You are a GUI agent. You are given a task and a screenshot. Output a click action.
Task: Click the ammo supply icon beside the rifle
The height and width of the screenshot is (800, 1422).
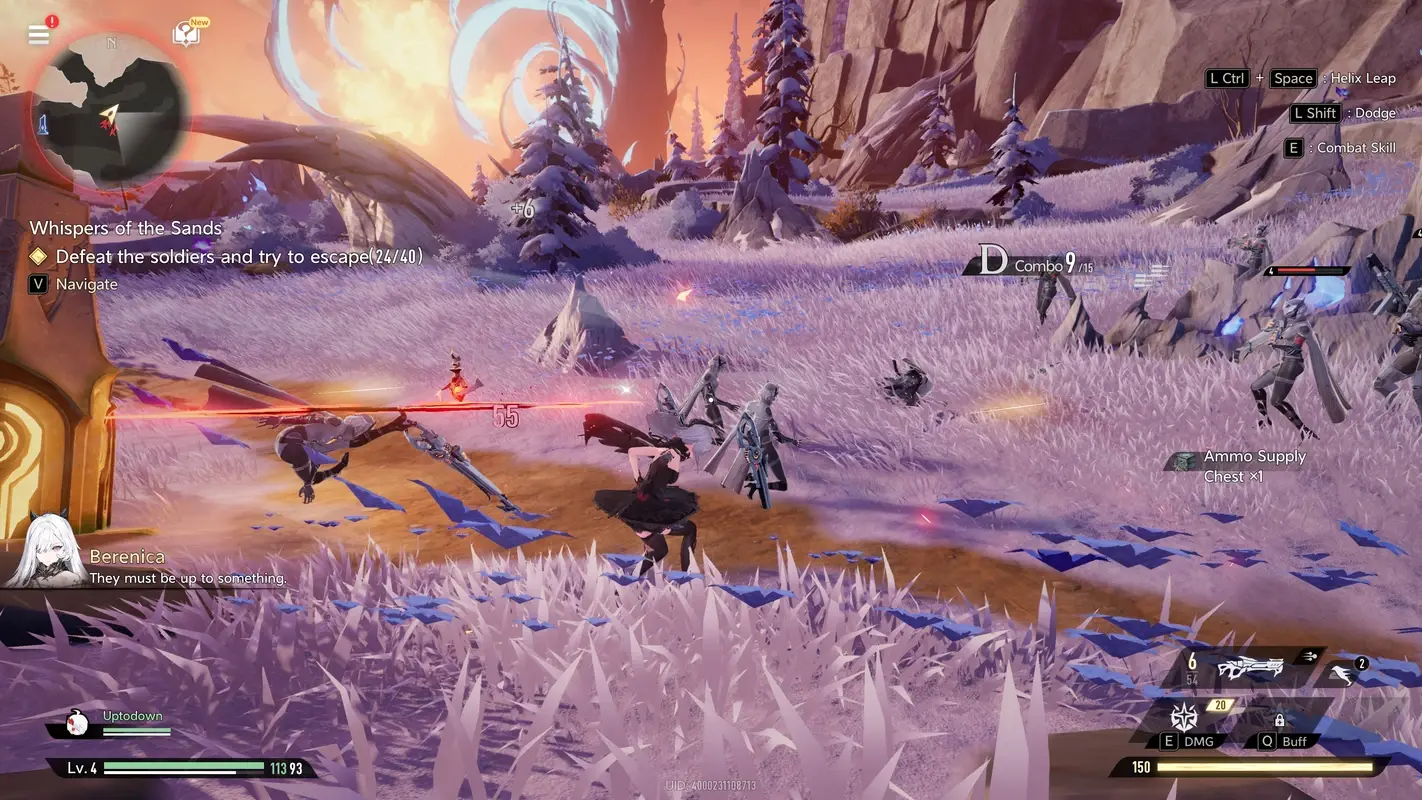click(1310, 658)
